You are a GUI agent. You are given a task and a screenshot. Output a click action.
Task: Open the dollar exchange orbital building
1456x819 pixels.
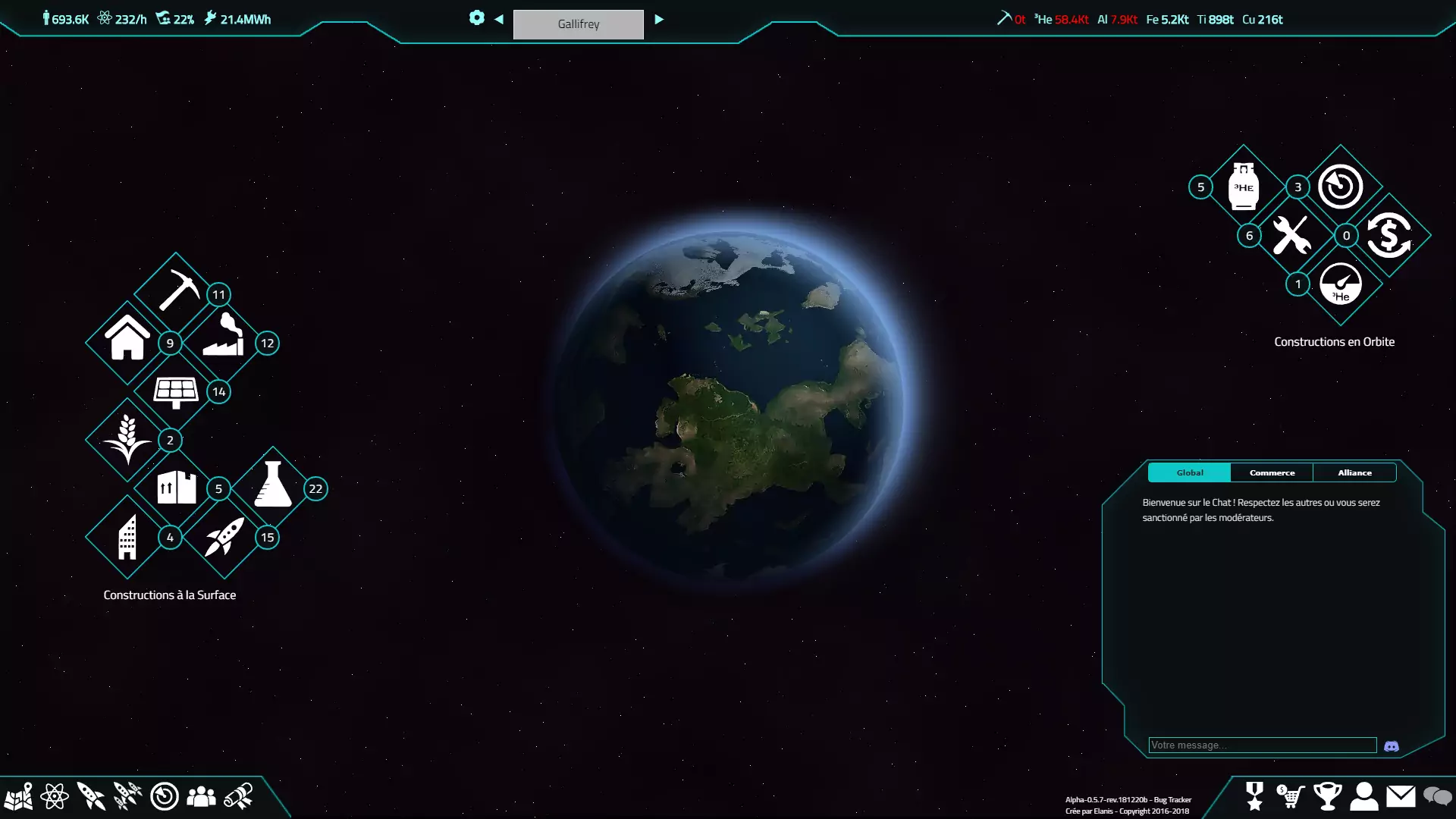pos(1389,235)
